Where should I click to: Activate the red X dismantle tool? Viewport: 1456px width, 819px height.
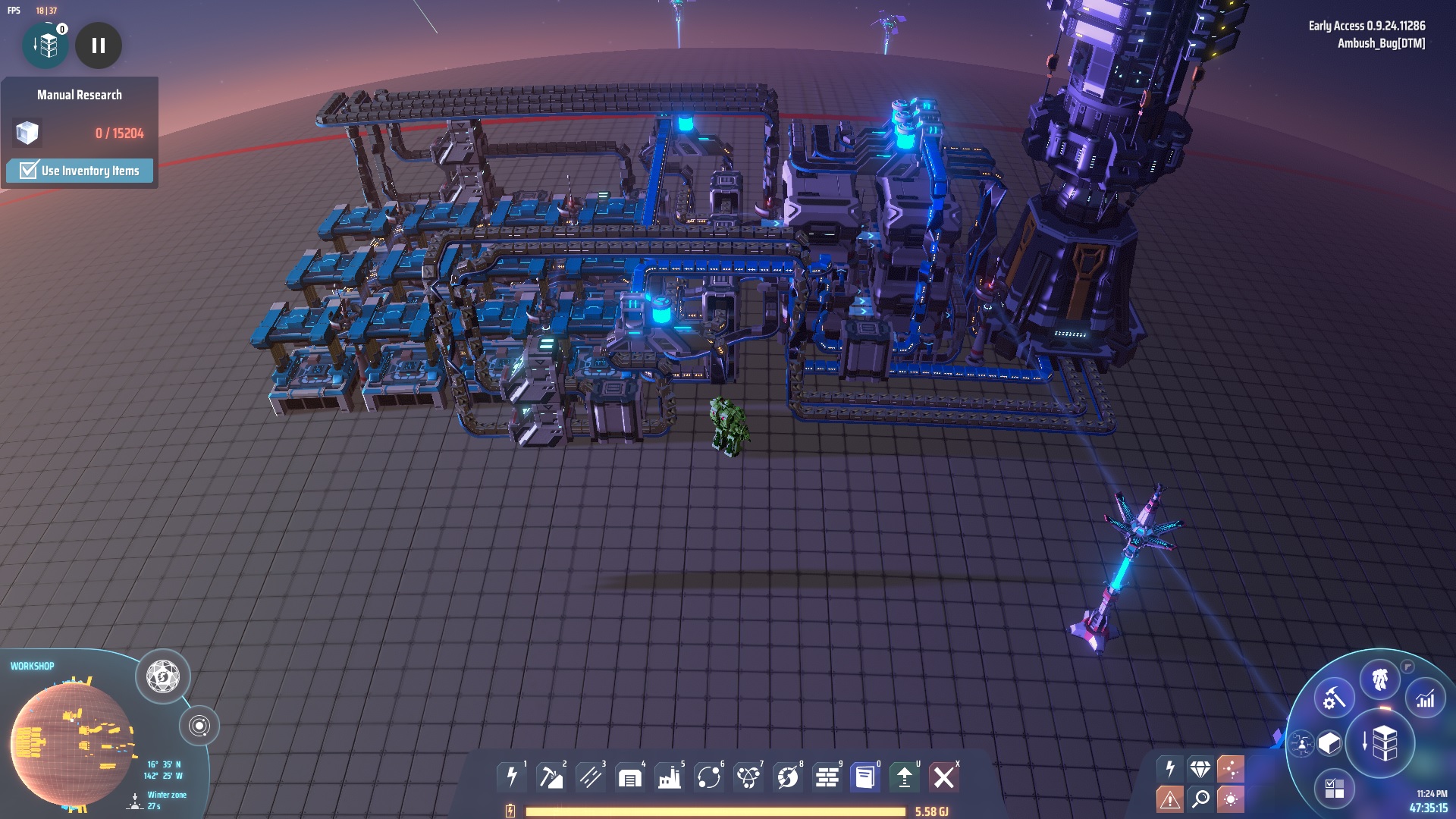coord(944,777)
